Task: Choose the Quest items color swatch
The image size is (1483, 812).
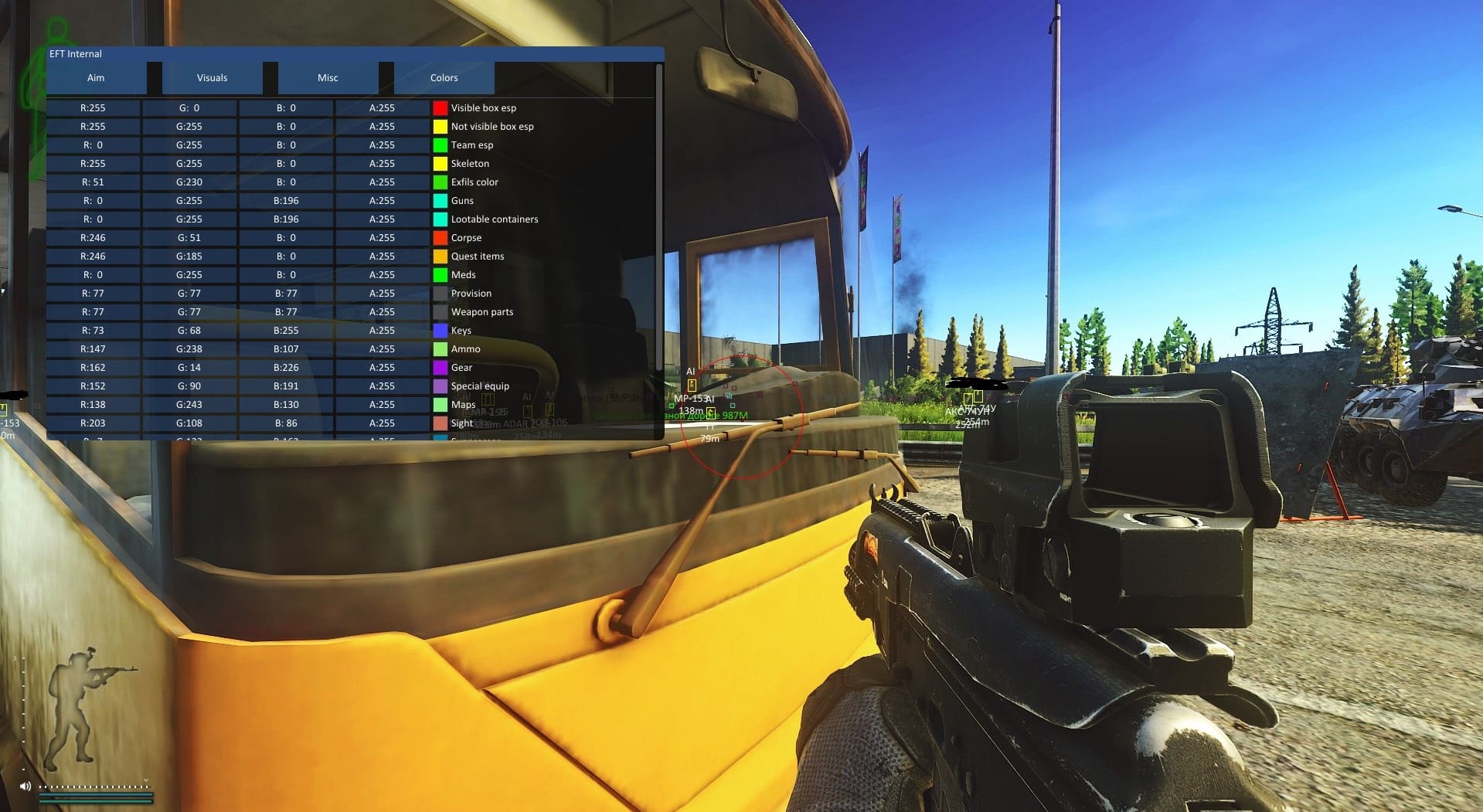Action: (440, 257)
